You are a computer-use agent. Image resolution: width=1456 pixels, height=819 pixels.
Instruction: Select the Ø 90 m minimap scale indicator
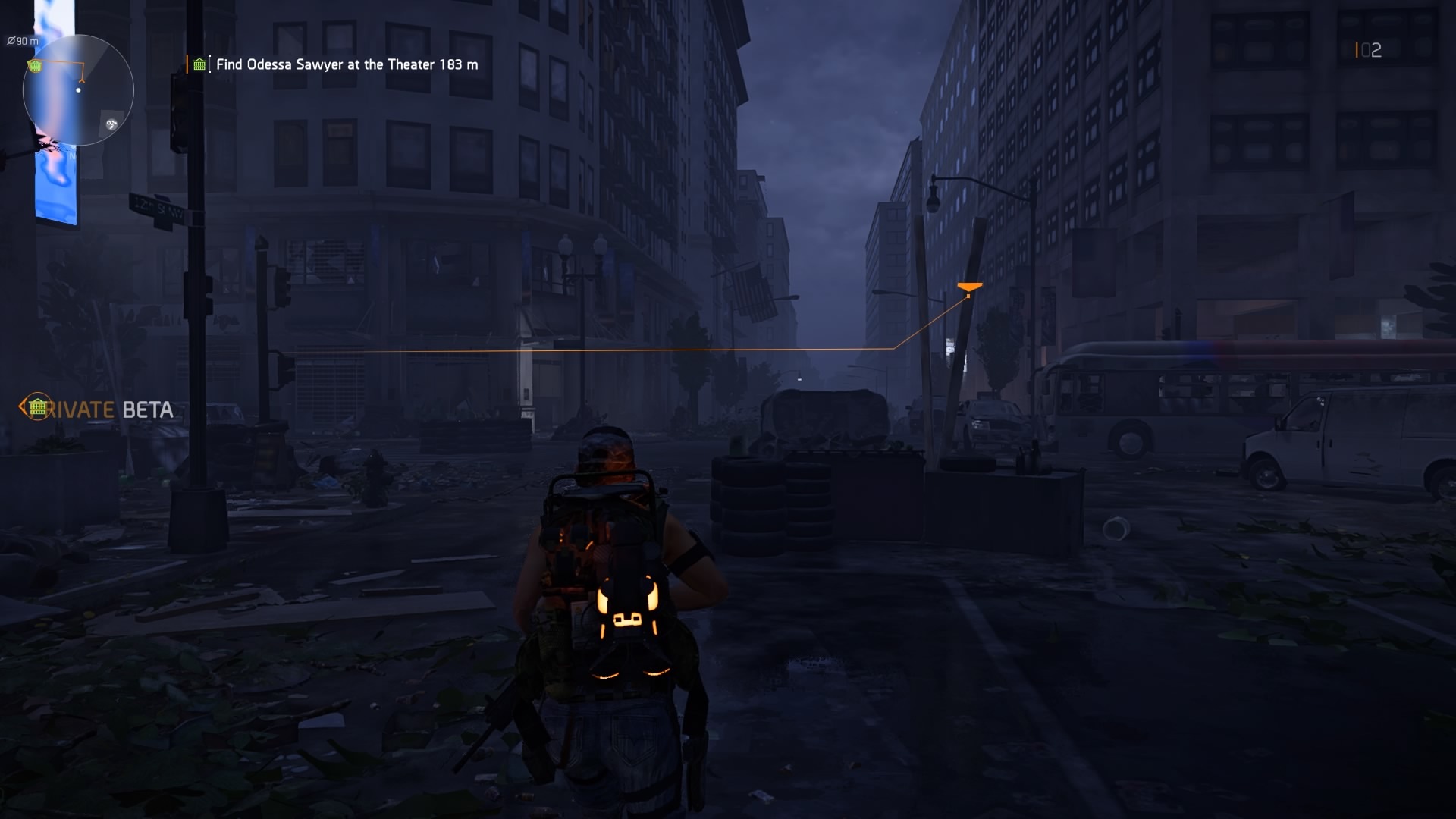(x=21, y=40)
